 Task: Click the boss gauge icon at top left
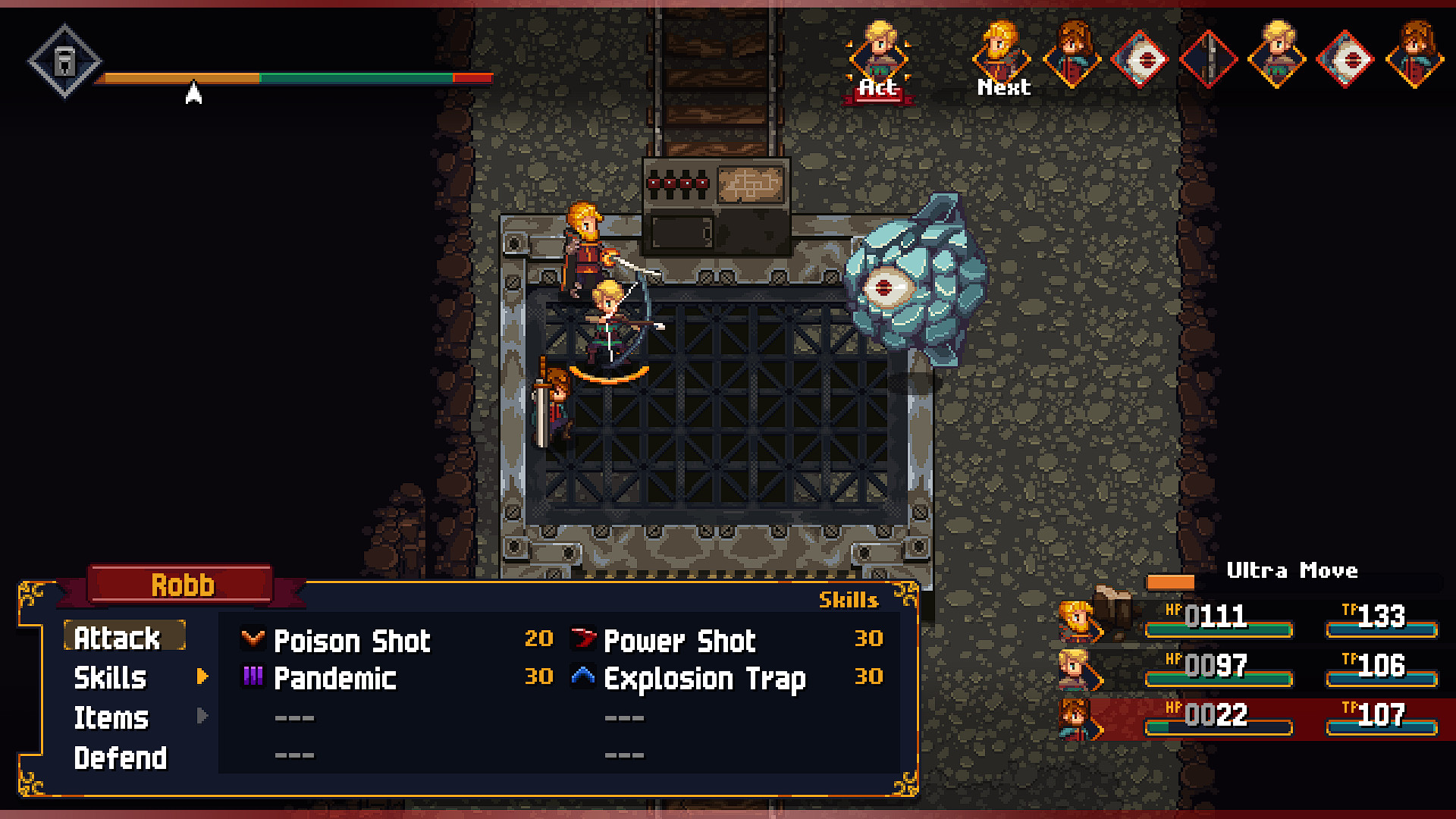coord(64,61)
